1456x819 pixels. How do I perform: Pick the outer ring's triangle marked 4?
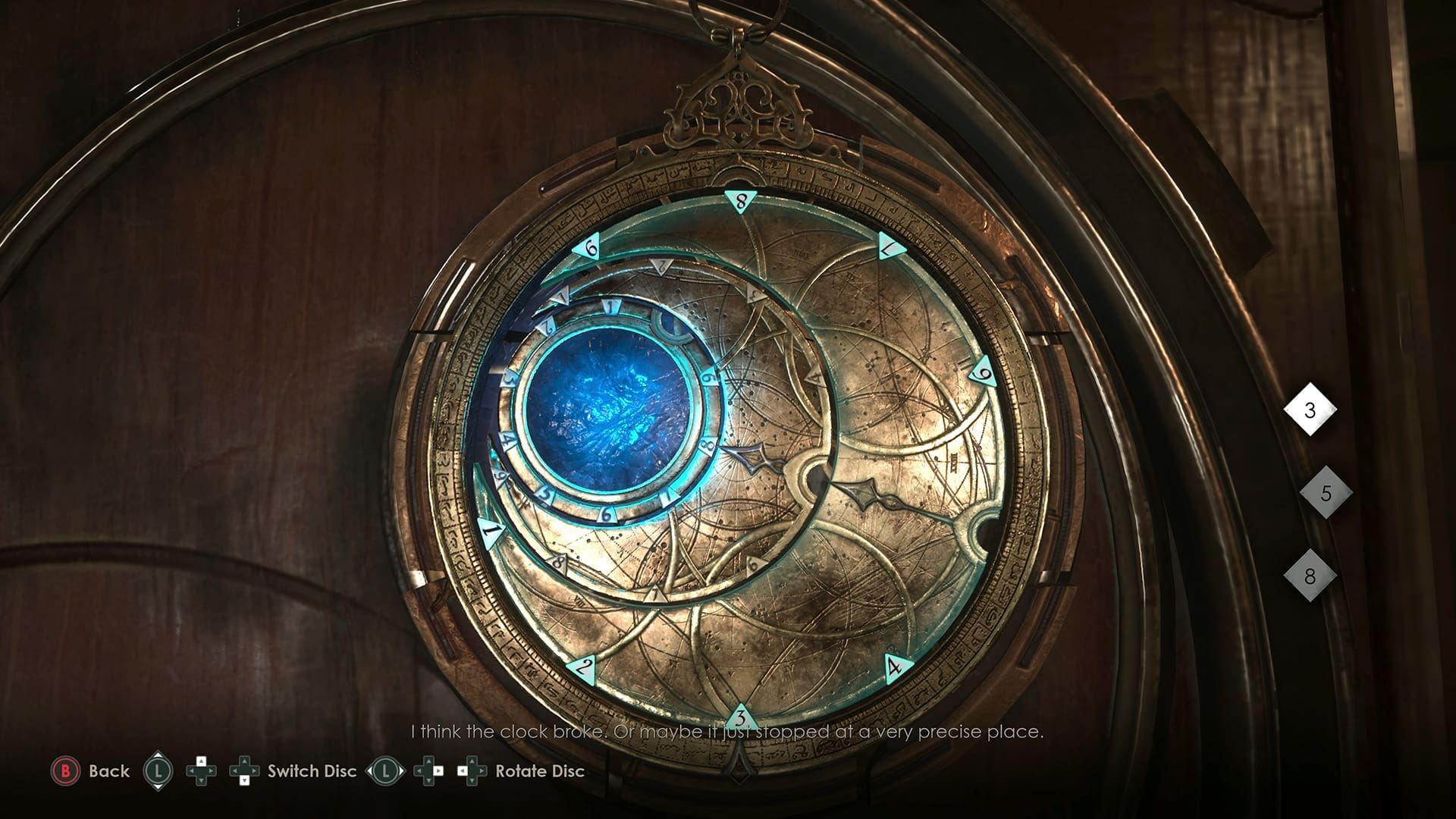895,667
